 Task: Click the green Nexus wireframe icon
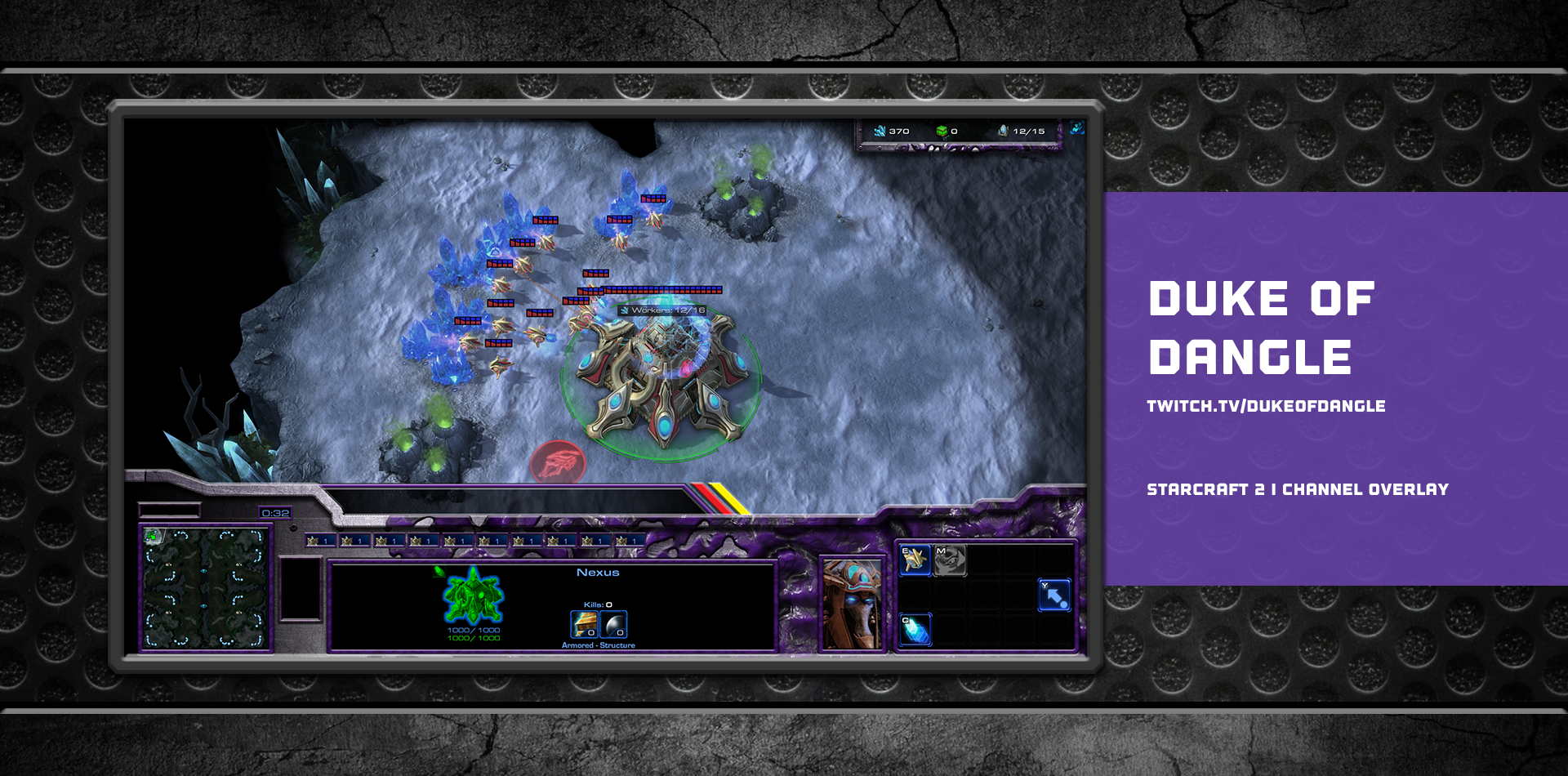click(x=473, y=597)
